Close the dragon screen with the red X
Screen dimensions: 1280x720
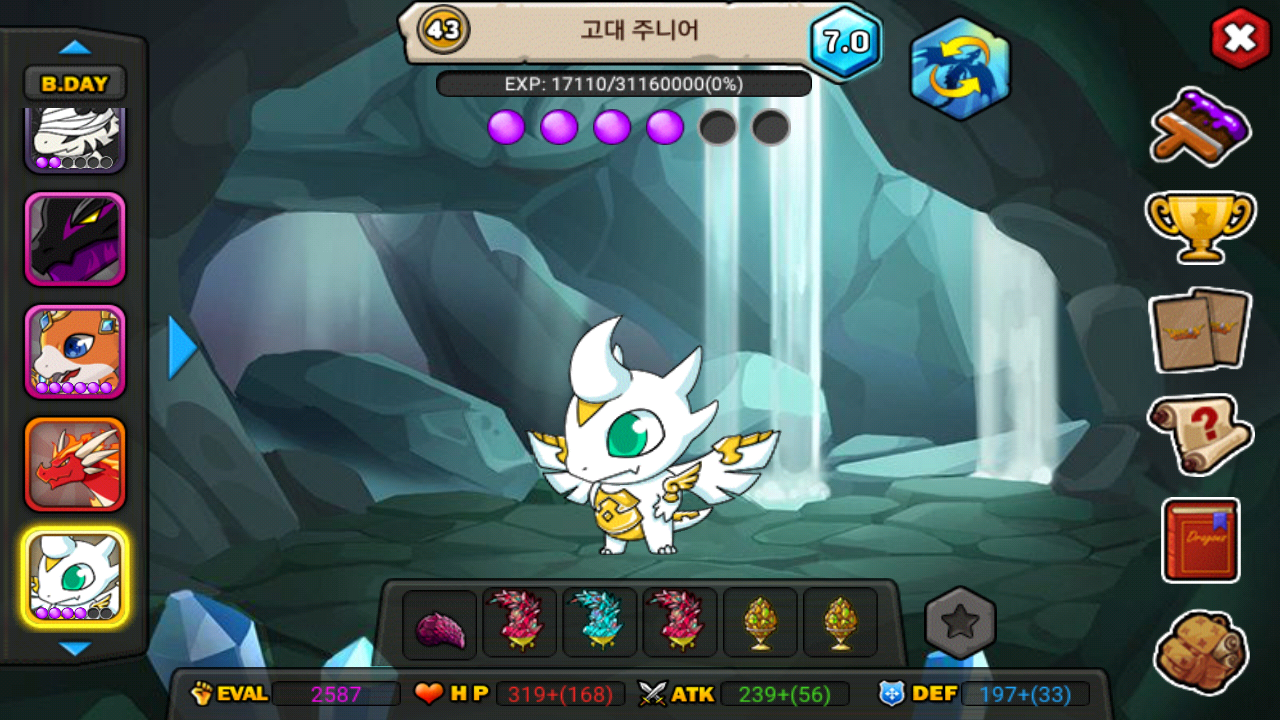tap(1240, 39)
